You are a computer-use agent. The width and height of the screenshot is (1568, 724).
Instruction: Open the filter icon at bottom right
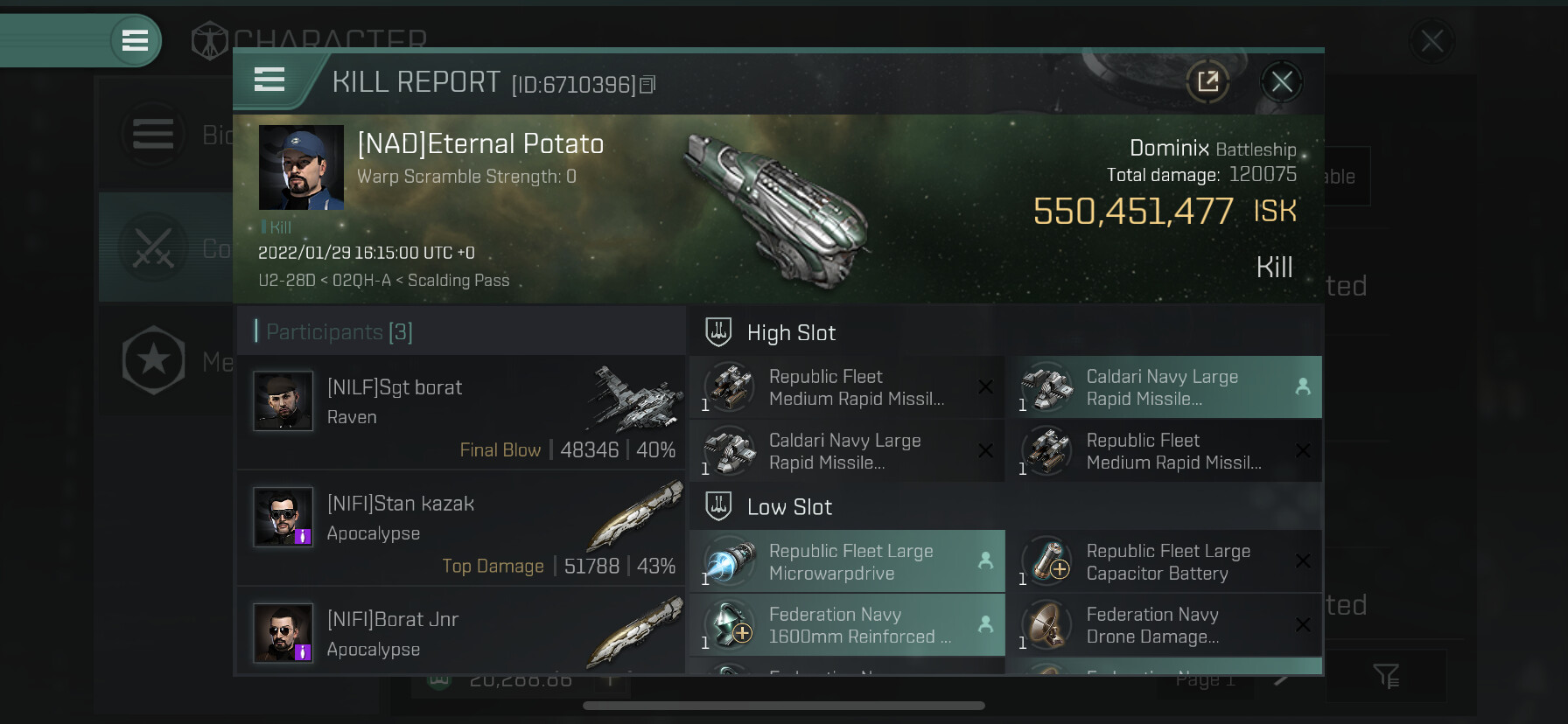coord(1386,675)
